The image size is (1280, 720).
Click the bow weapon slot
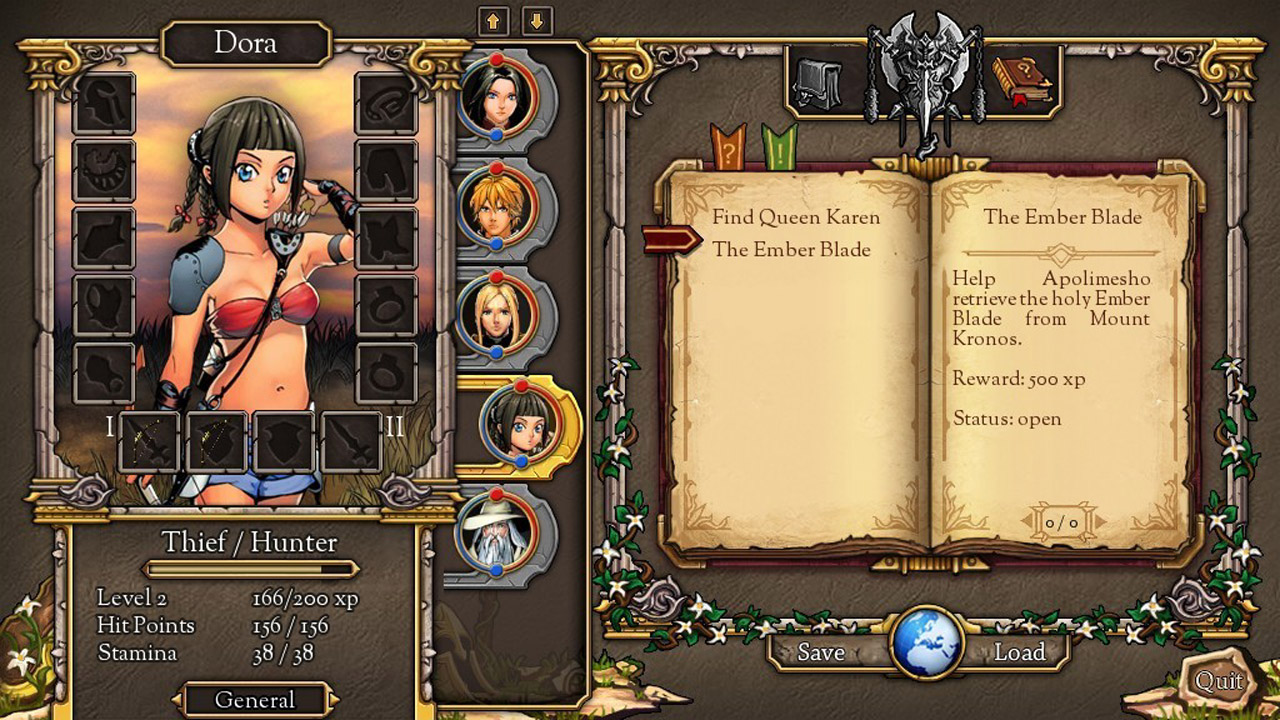click(150, 441)
